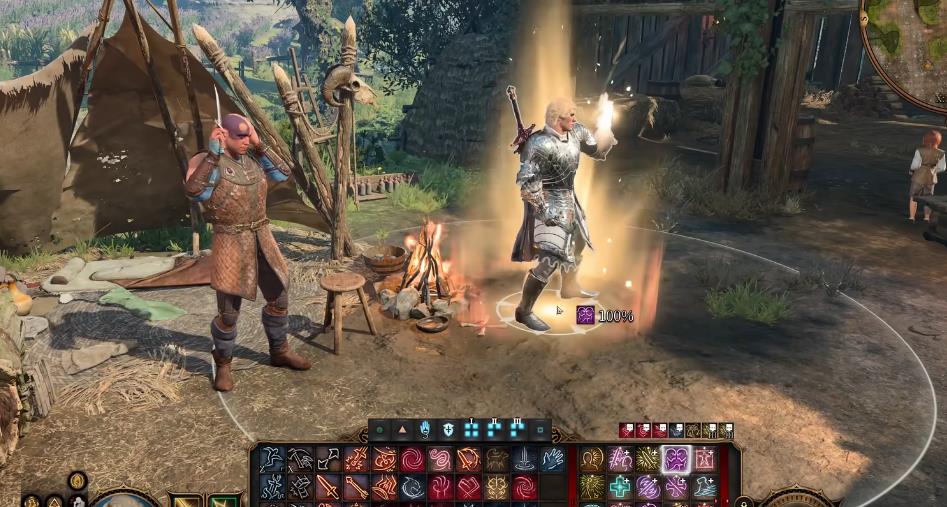Screen dimensions: 947x507
Task: Activate the red hand ability icon
Action: pos(441,487)
